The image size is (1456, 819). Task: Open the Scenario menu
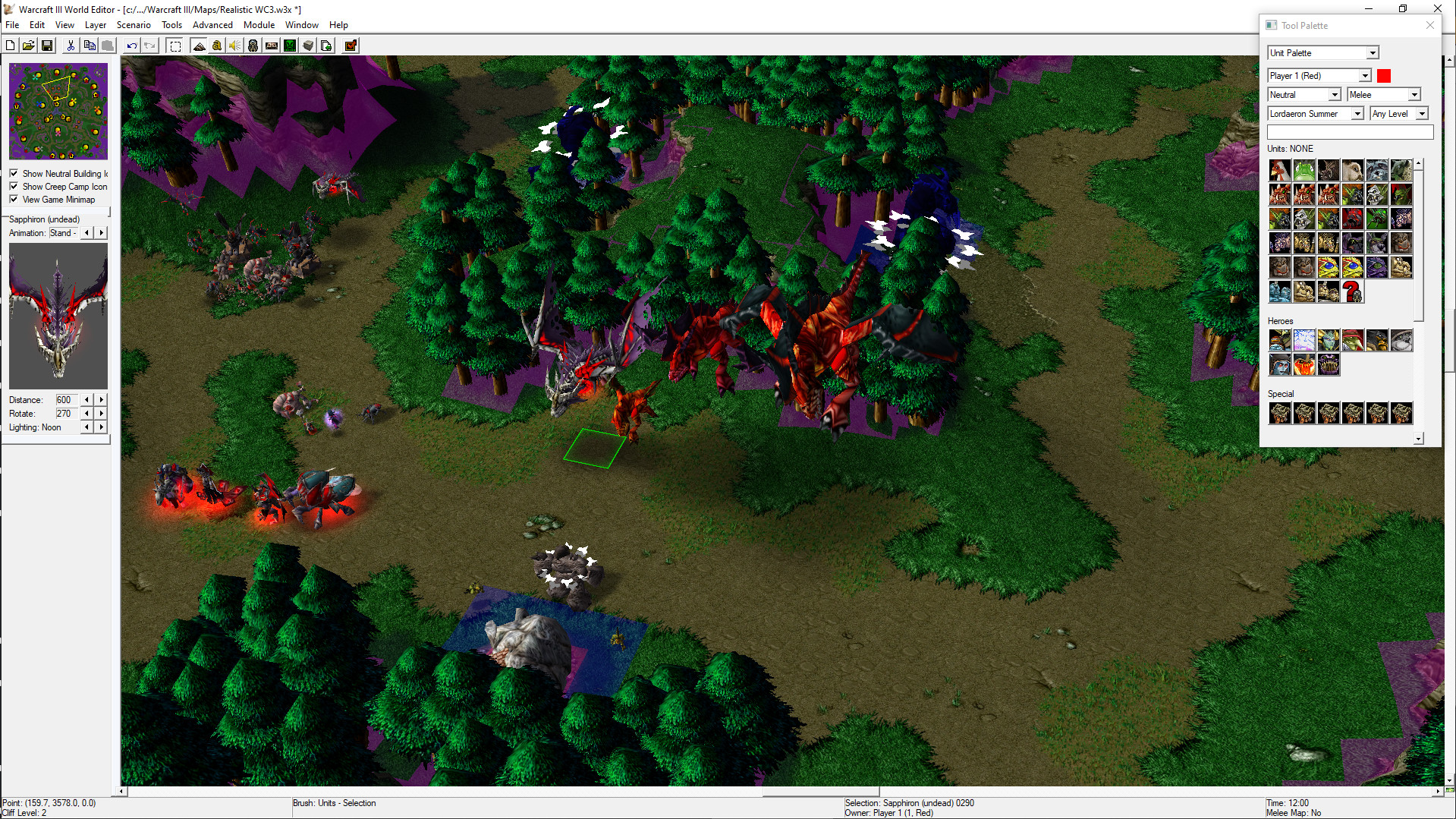(x=134, y=24)
